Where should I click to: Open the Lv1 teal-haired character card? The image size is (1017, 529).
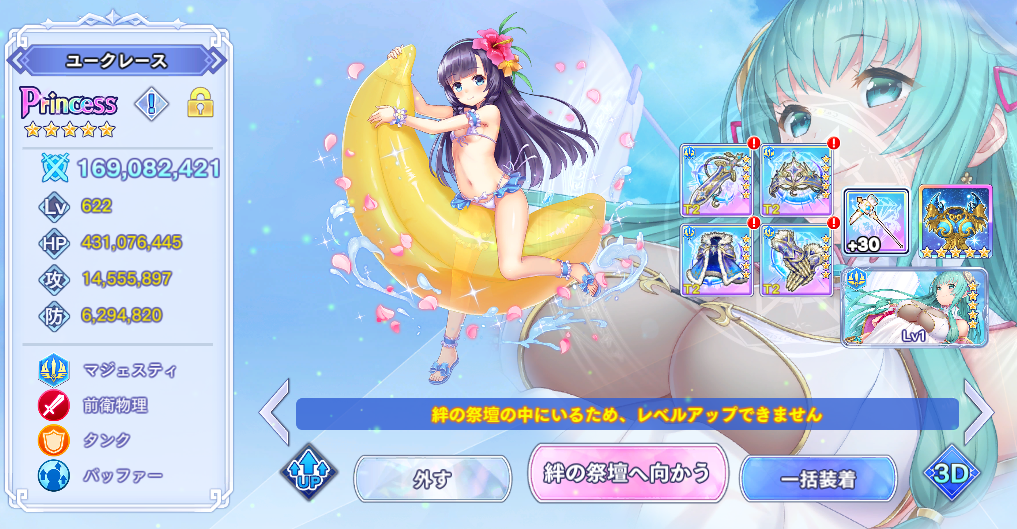[x=914, y=308]
